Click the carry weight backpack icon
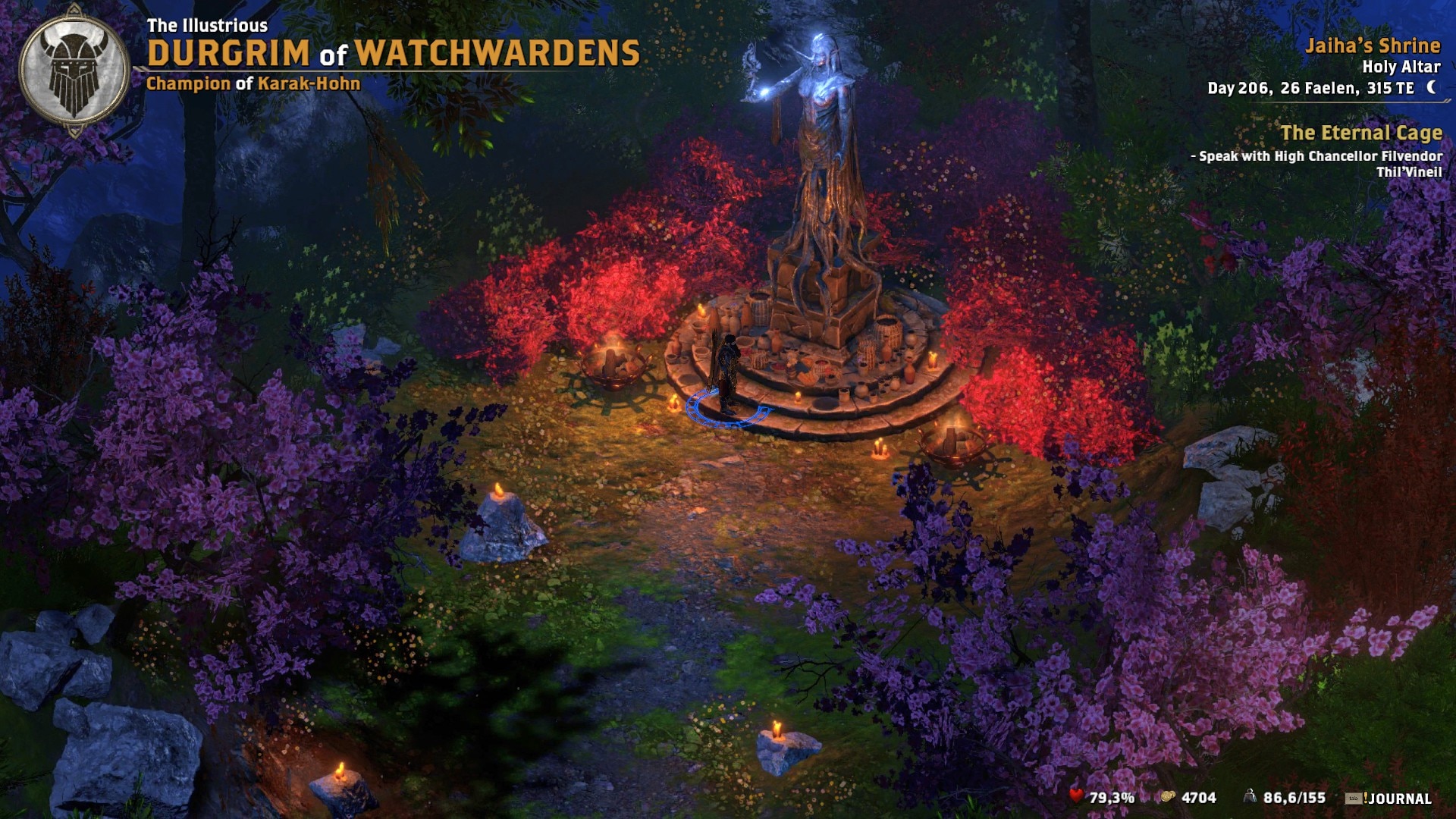Screen dimensions: 1456x819 pyautogui.click(x=1250, y=795)
